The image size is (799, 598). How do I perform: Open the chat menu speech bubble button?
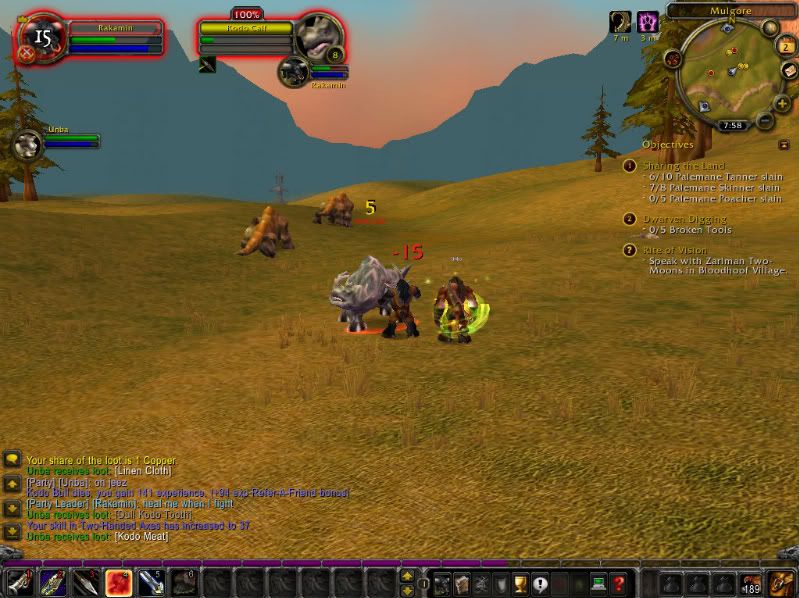12,458
